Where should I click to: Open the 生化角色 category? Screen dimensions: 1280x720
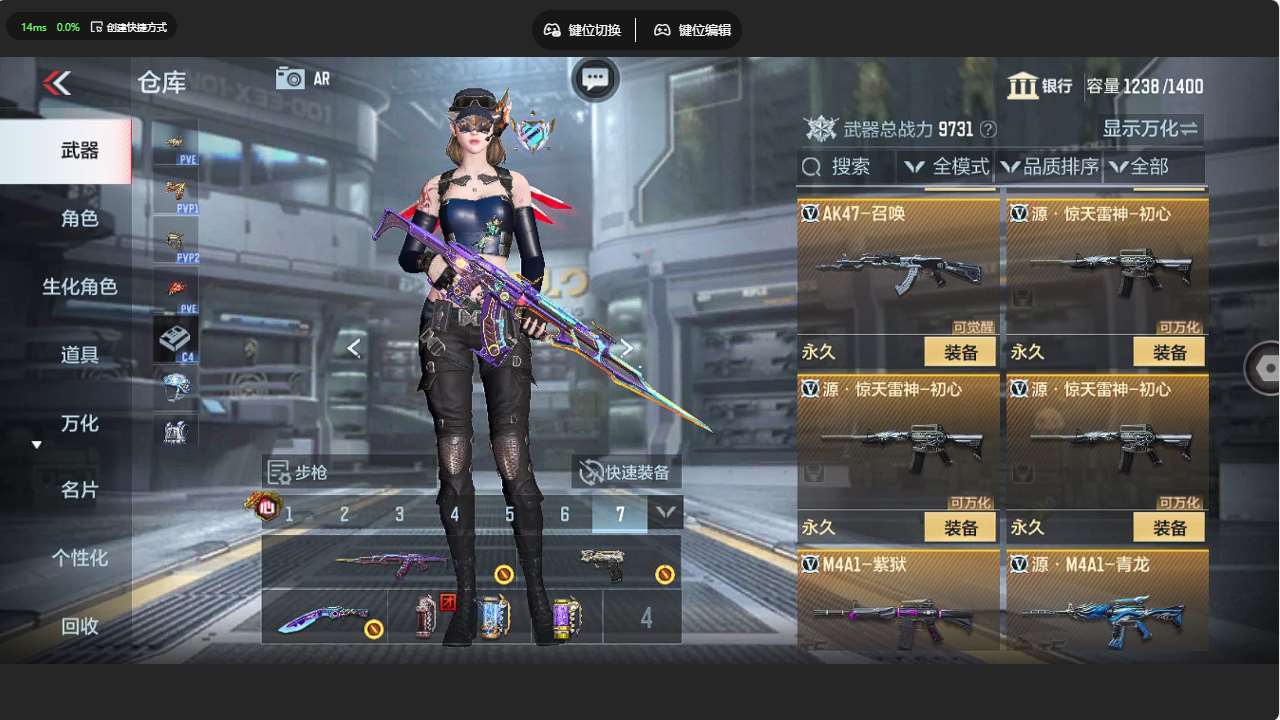click(79, 287)
